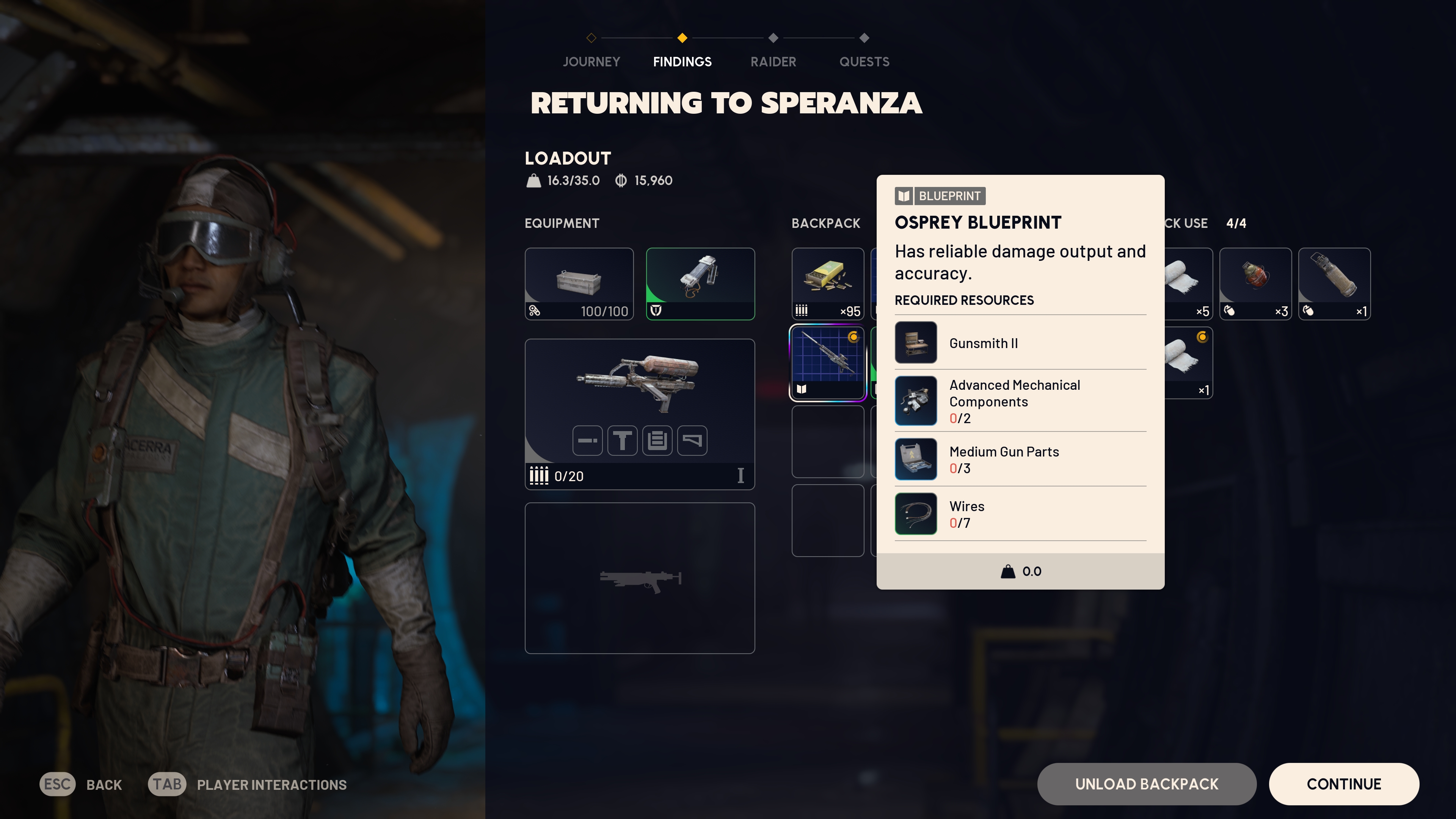This screenshot has height=819, width=1456.
Task: Click the Medium Gun Parts requirement
Action: tap(1020, 459)
